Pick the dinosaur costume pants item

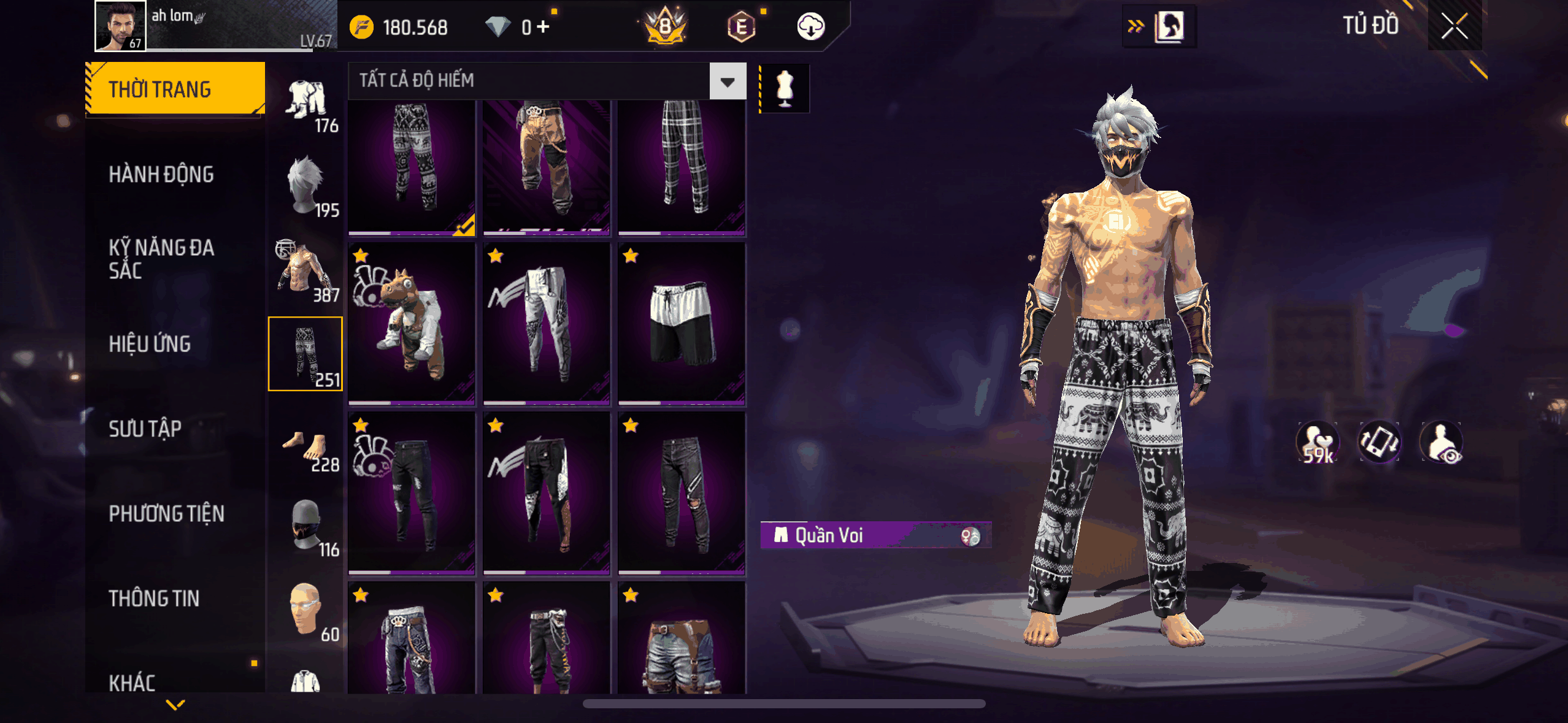[412, 324]
